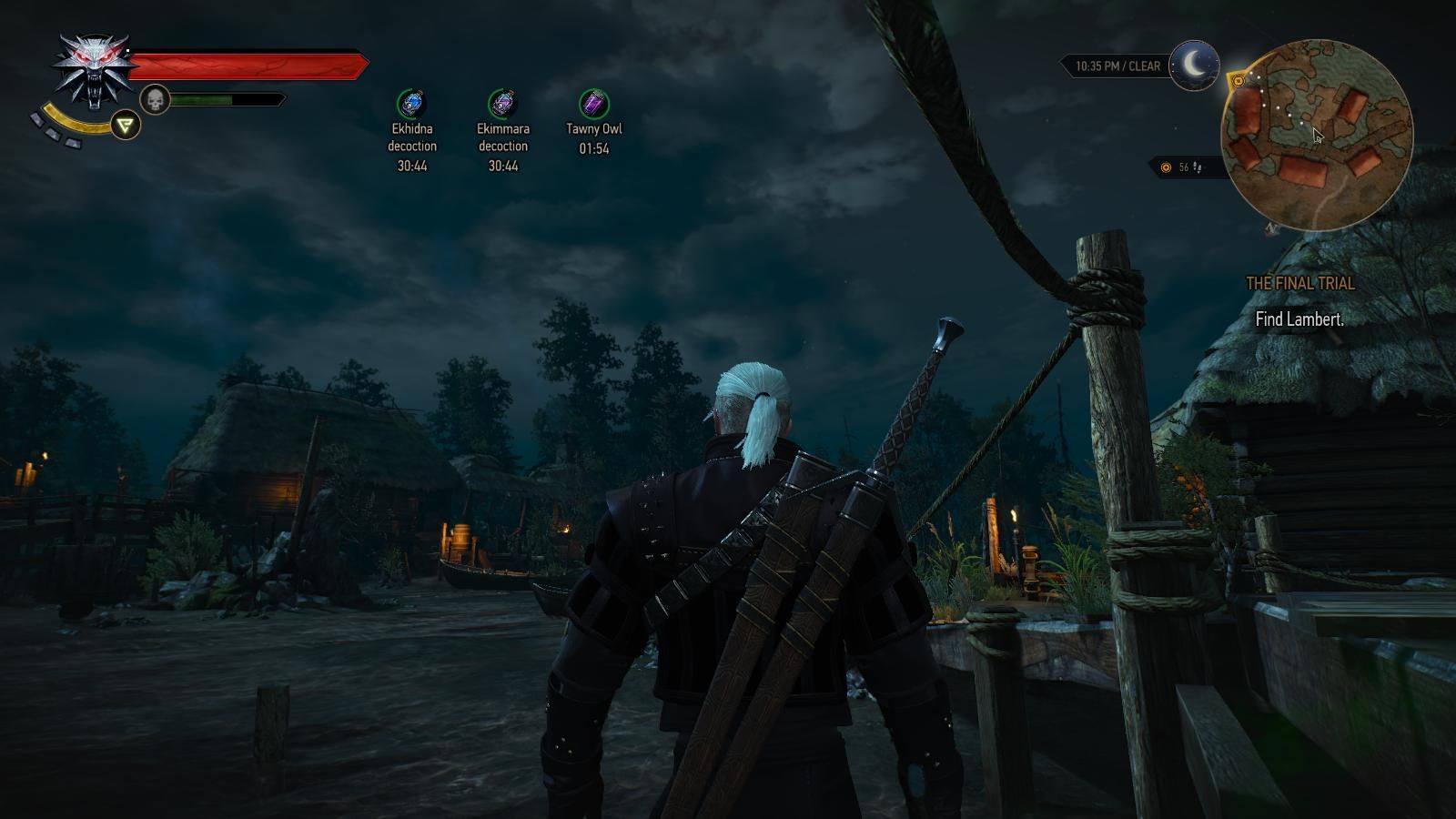Select THE FINAL TRIAL quest title
The image size is (1456, 819).
pos(1300,284)
